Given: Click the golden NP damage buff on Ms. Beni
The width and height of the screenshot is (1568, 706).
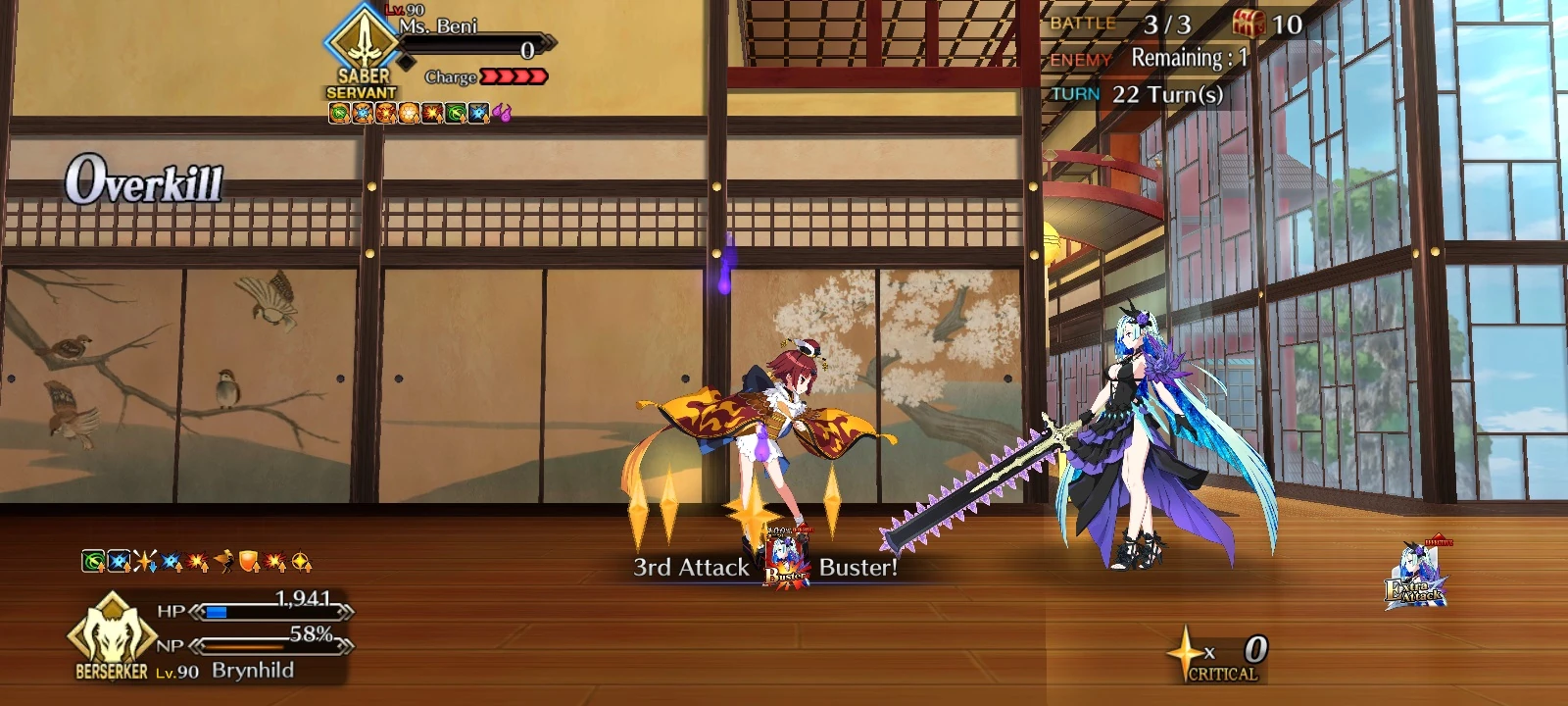Looking at the screenshot, I should [x=408, y=113].
